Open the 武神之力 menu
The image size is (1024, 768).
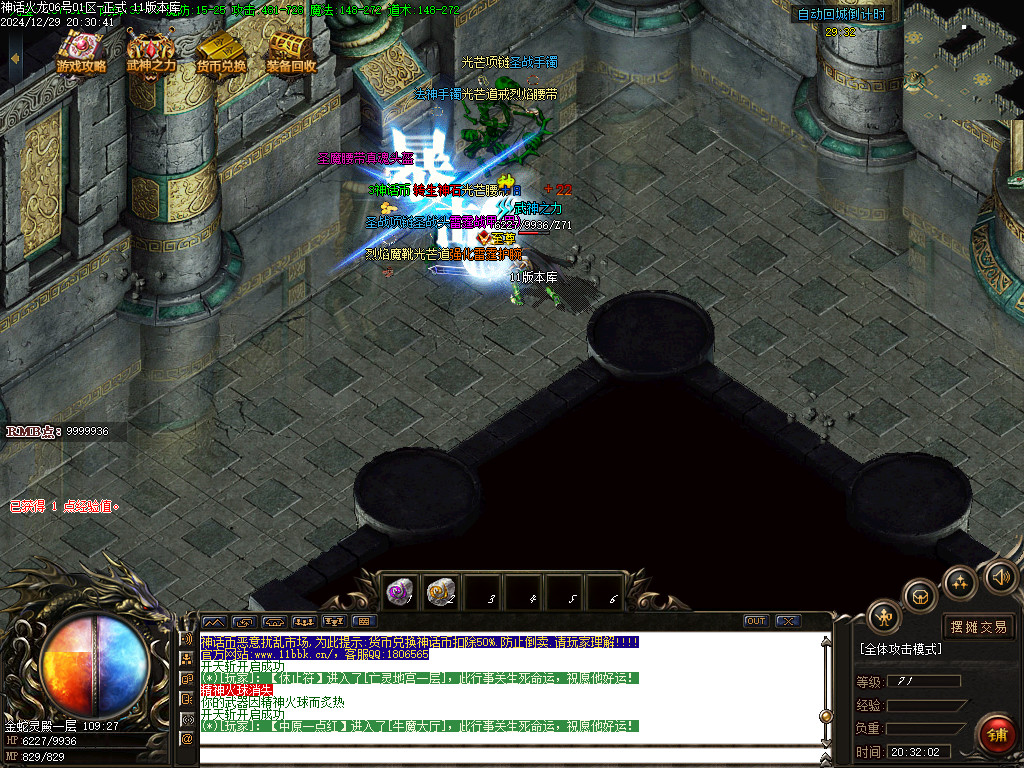click(151, 52)
